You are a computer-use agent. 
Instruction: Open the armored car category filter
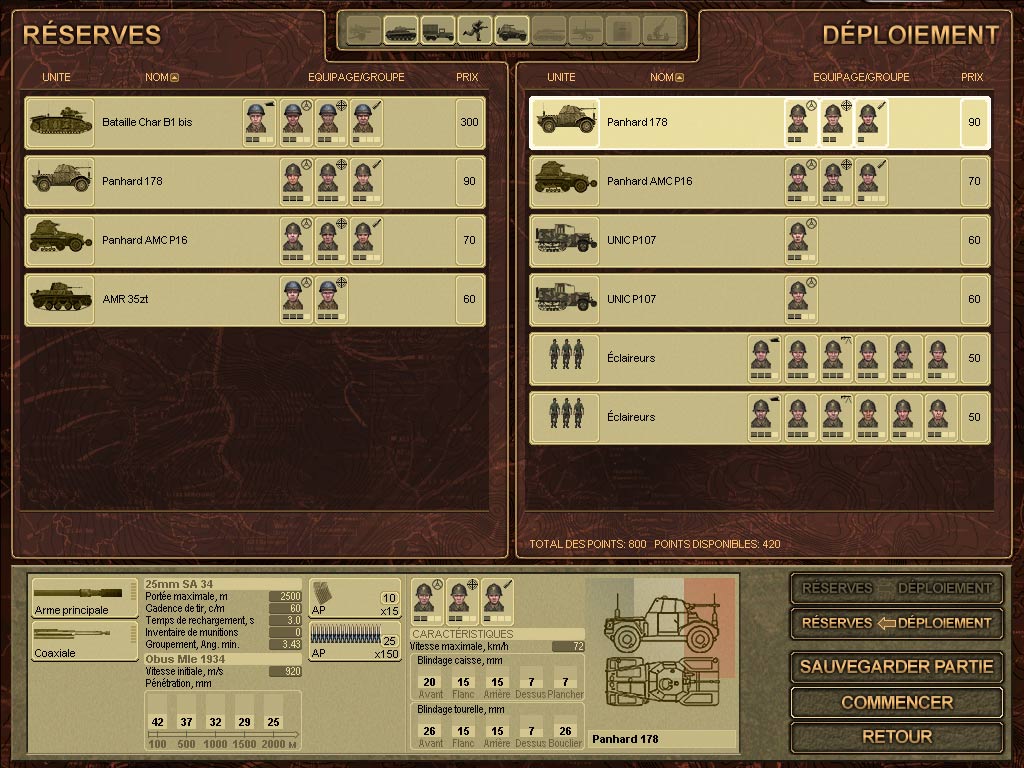point(511,30)
